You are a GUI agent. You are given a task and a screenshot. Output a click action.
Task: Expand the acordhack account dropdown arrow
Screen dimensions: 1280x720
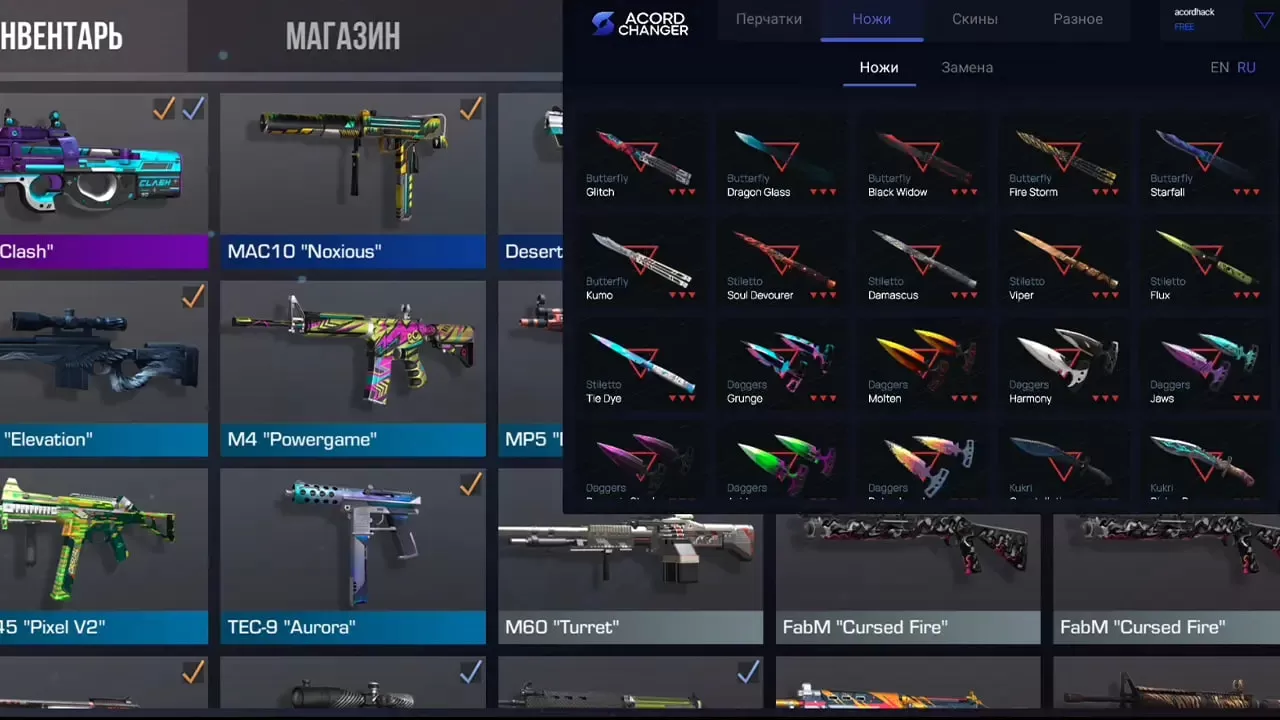coord(1262,19)
